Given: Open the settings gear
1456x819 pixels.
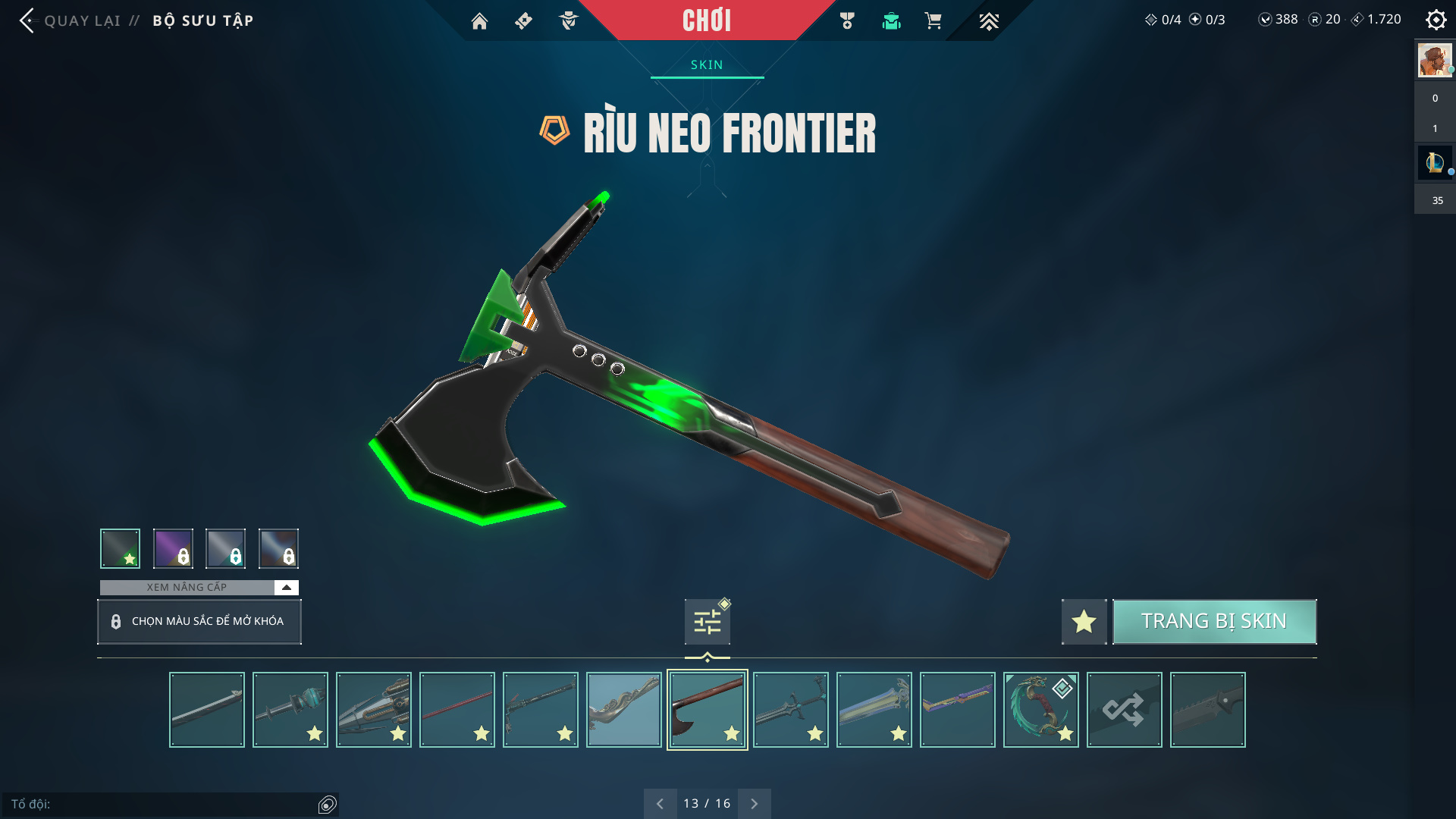Looking at the screenshot, I should tap(1436, 20).
